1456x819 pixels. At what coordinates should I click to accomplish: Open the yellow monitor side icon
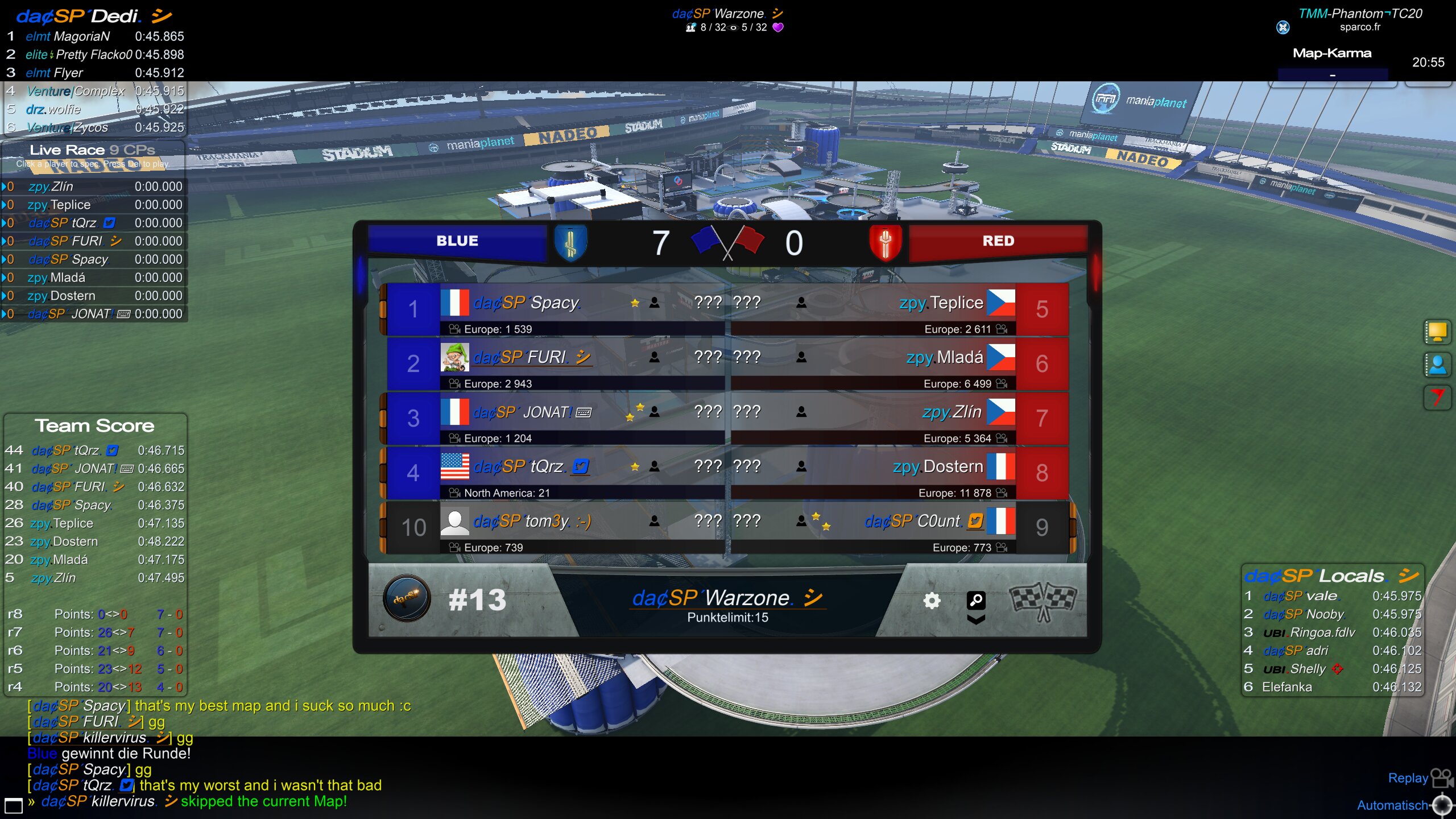pyautogui.click(x=1437, y=332)
